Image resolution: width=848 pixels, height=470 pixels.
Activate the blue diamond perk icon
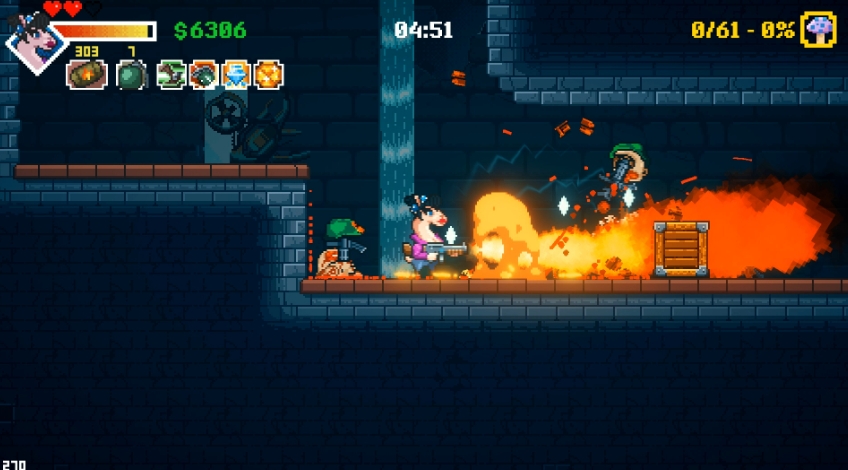(235, 75)
